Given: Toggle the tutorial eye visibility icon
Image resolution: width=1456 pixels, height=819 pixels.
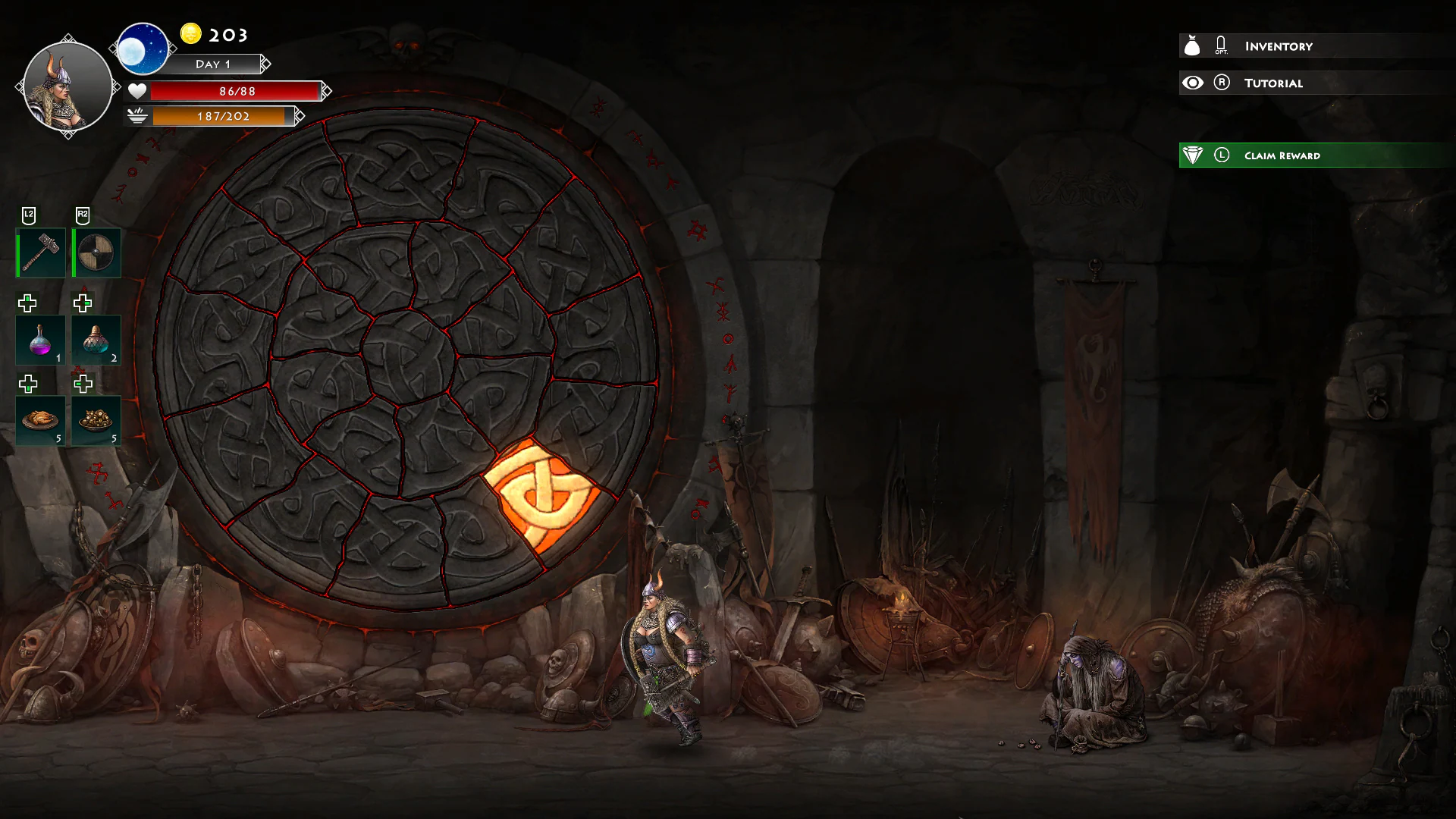Looking at the screenshot, I should (x=1193, y=83).
